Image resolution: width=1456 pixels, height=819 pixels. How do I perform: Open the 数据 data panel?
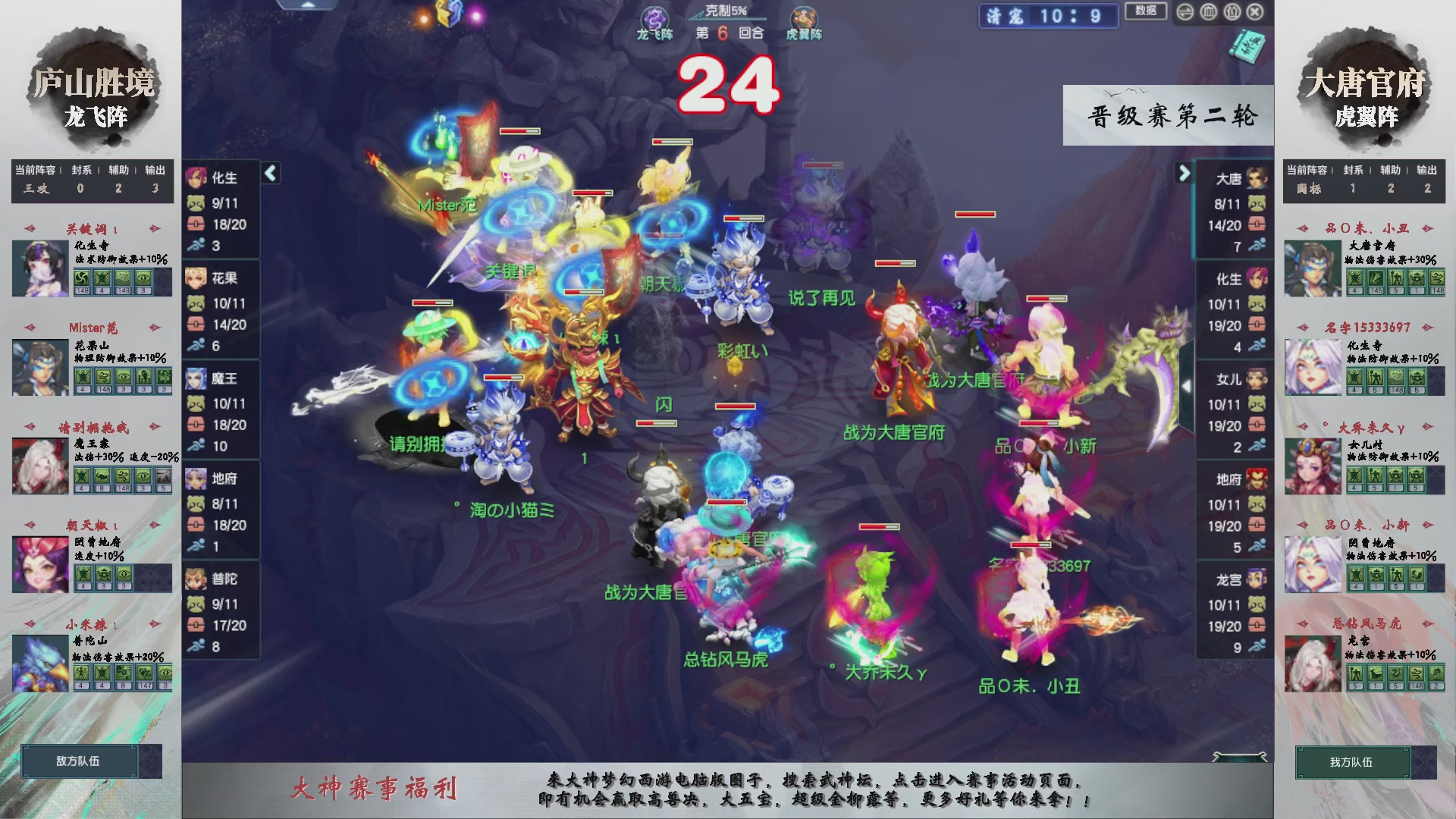point(1147,11)
